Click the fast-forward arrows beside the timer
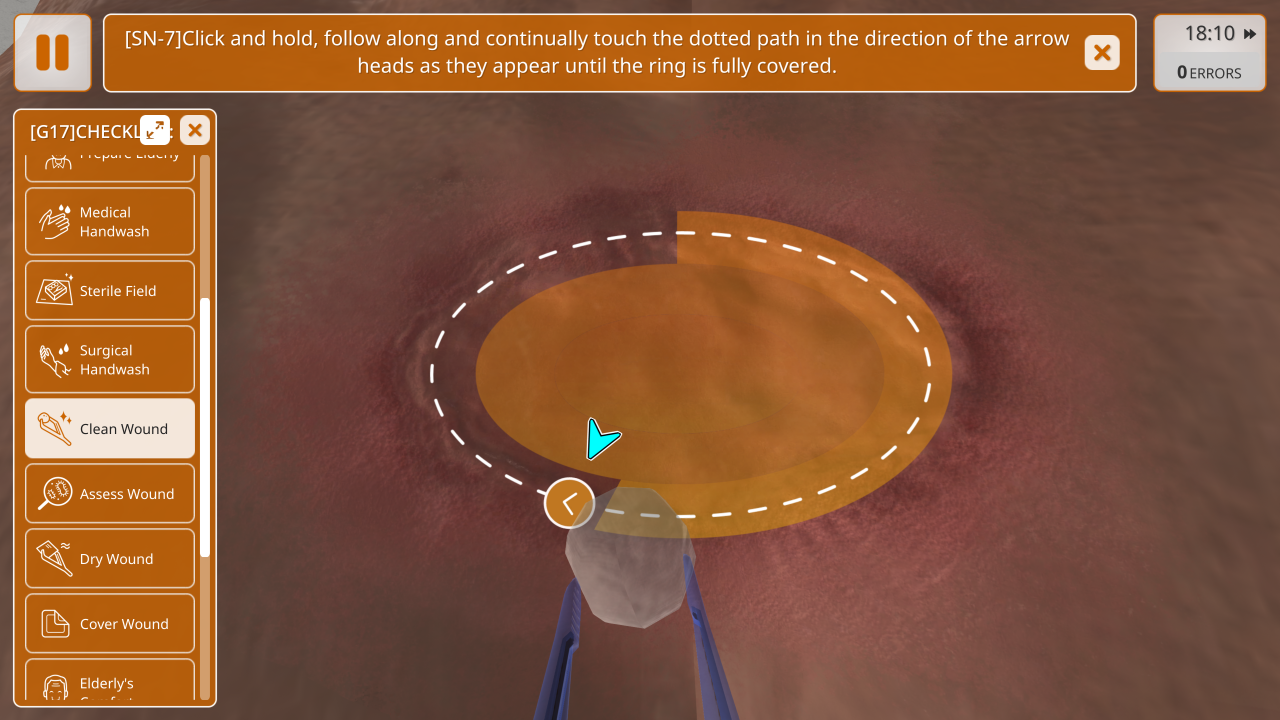This screenshot has height=720, width=1280. pos(1250,34)
